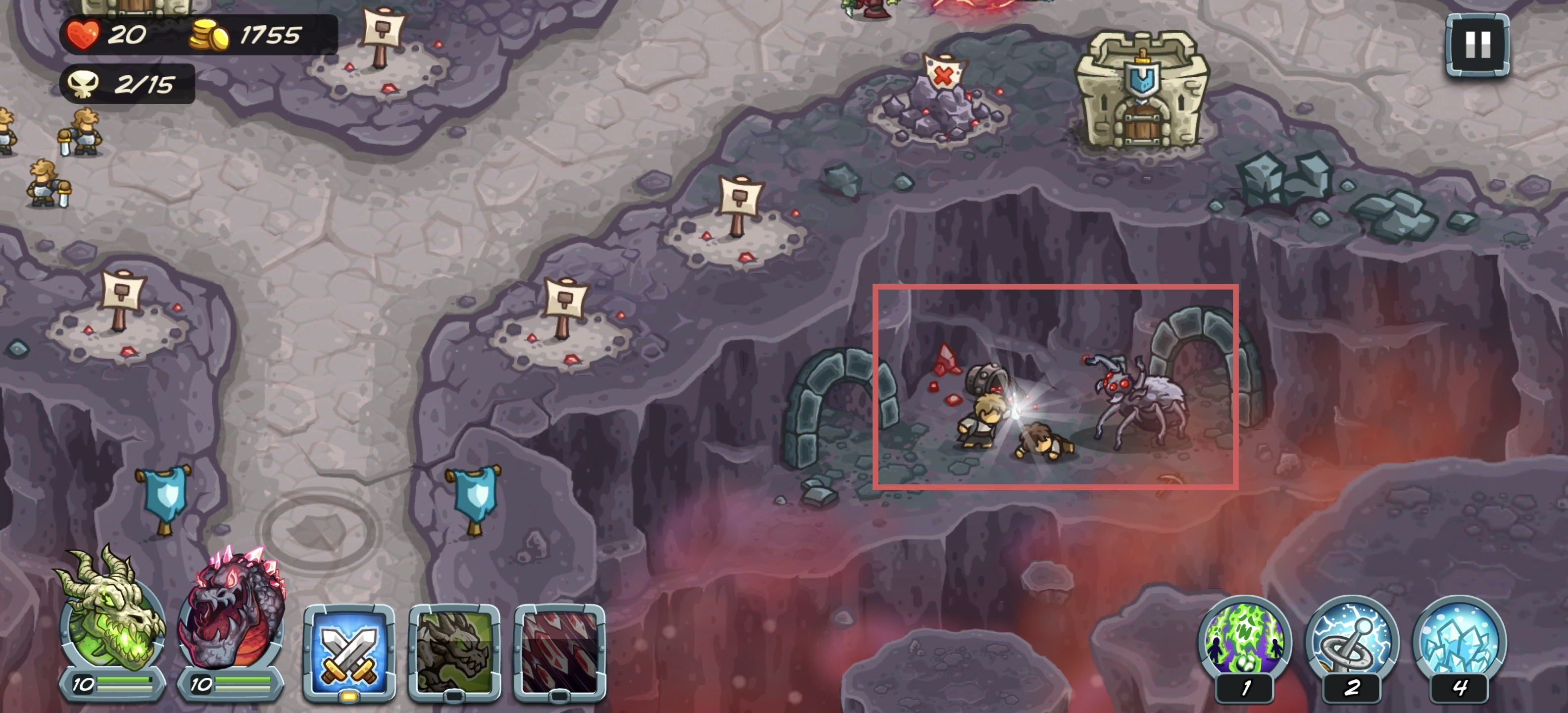The width and height of the screenshot is (1568, 713).
Task: Pause the game
Action: point(1477,45)
